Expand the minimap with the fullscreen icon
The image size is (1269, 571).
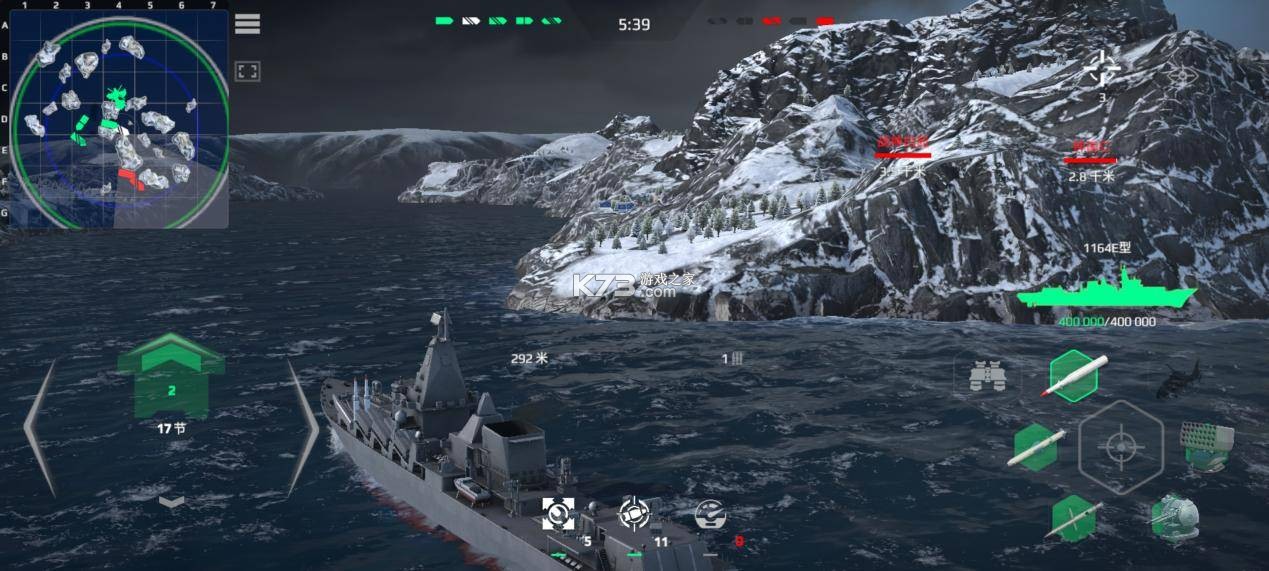coord(247,71)
